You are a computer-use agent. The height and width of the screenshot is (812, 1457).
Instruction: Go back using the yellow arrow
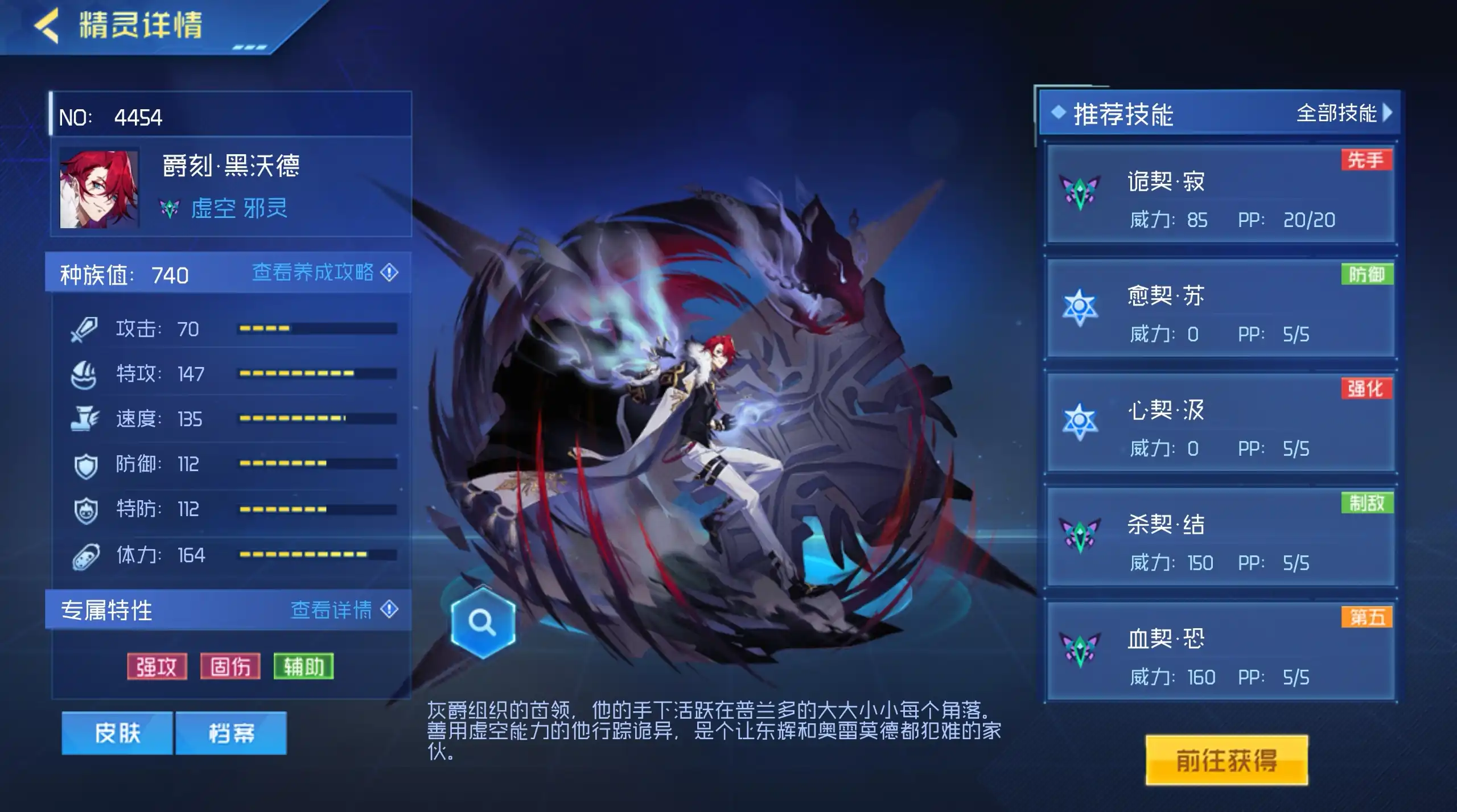point(47,26)
